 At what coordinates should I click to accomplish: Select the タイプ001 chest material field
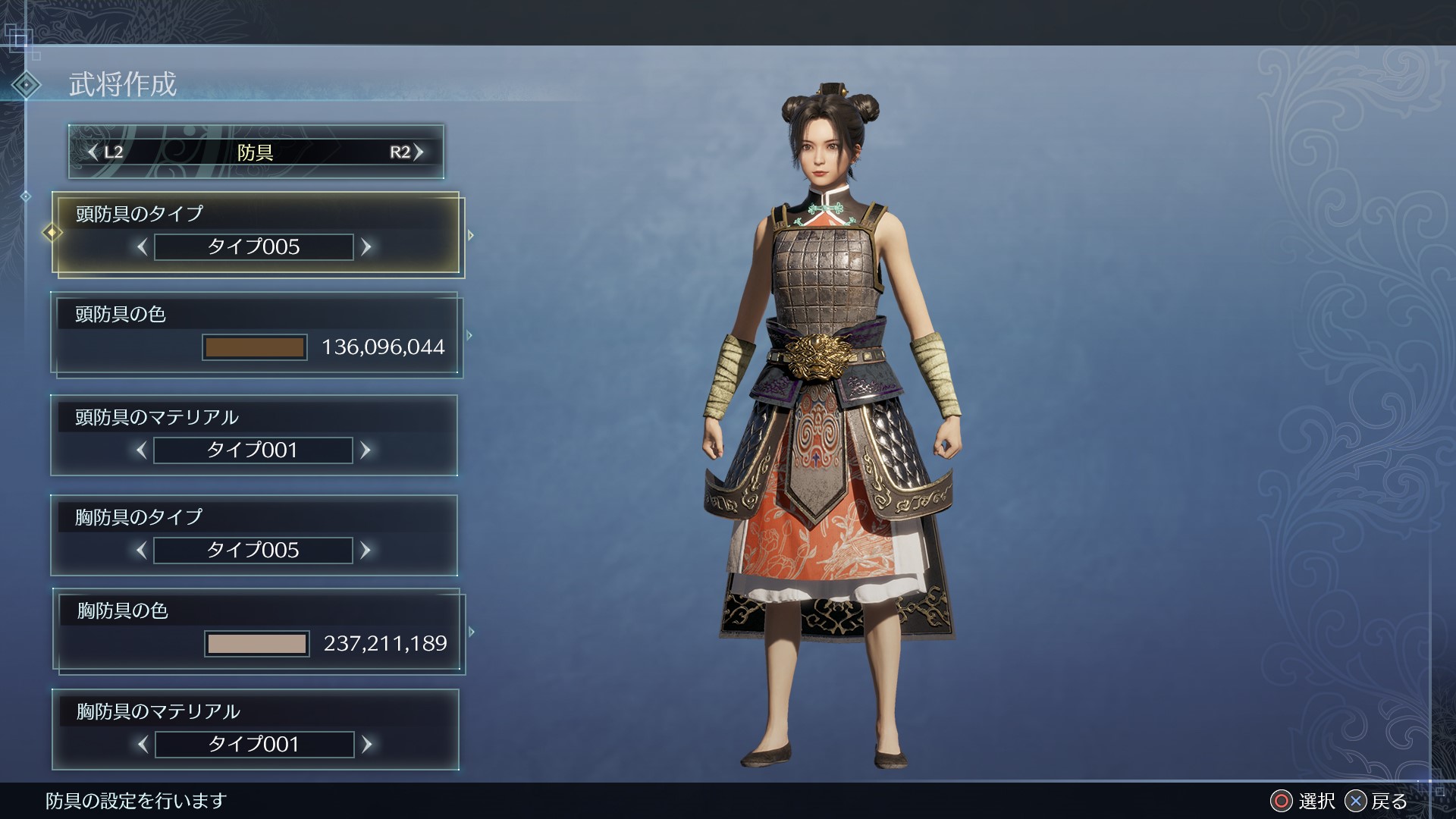tap(253, 744)
